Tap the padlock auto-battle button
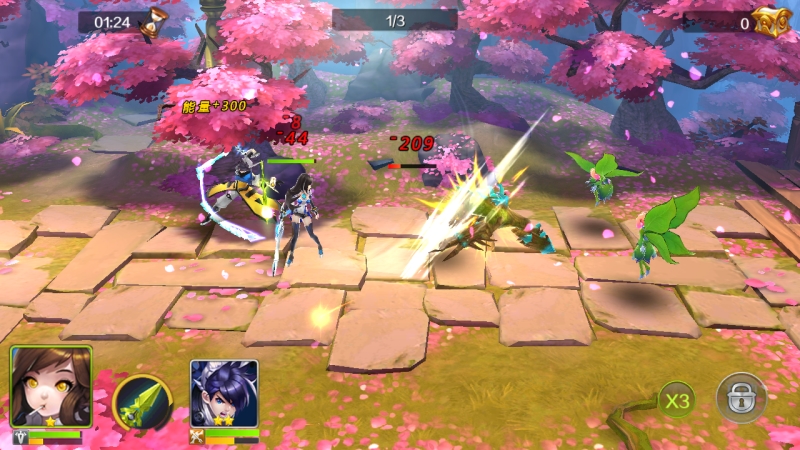Image resolution: width=800 pixels, height=450 pixels. pos(740,398)
